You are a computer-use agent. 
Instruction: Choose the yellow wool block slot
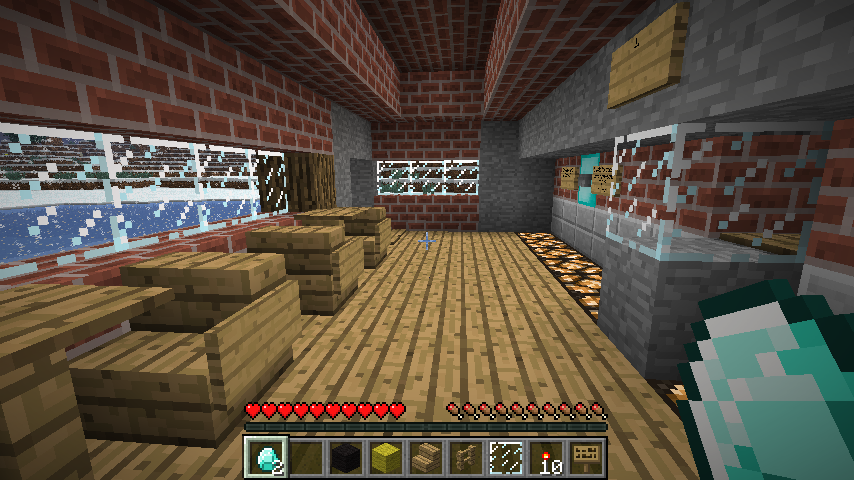point(386,457)
